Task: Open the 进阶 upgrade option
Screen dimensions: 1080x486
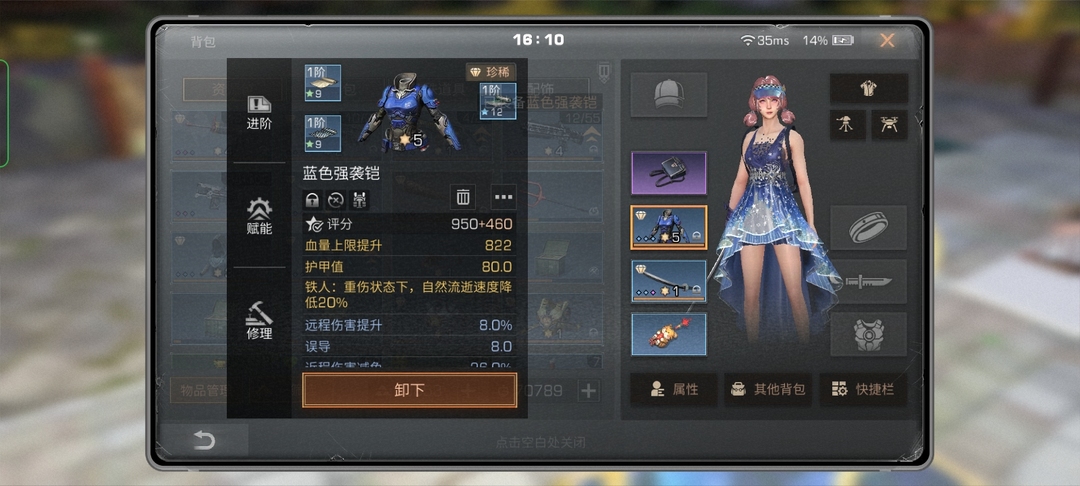Action: click(x=259, y=112)
